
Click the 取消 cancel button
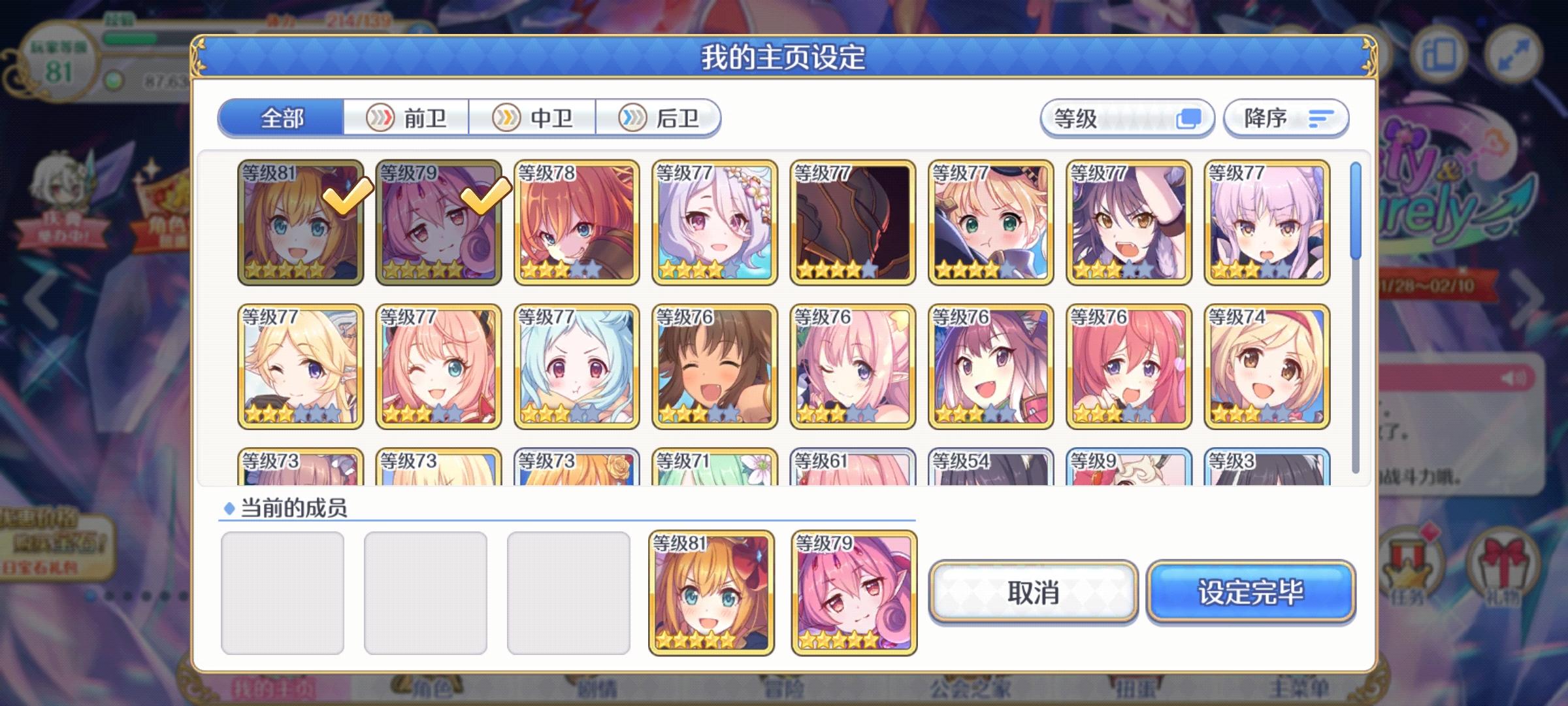pyautogui.click(x=1032, y=592)
